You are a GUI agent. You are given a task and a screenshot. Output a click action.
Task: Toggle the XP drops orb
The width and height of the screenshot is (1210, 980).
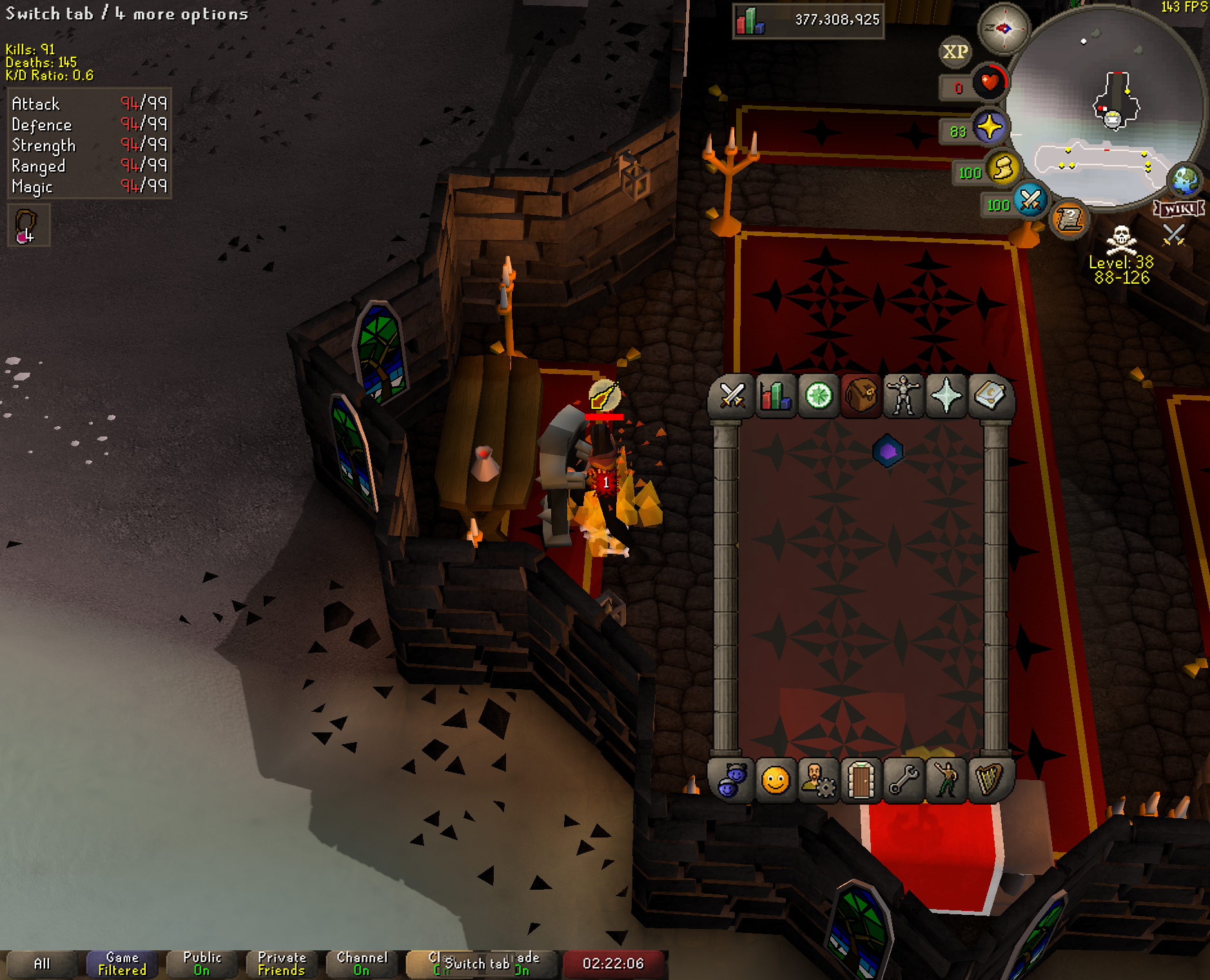click(955, 52)
